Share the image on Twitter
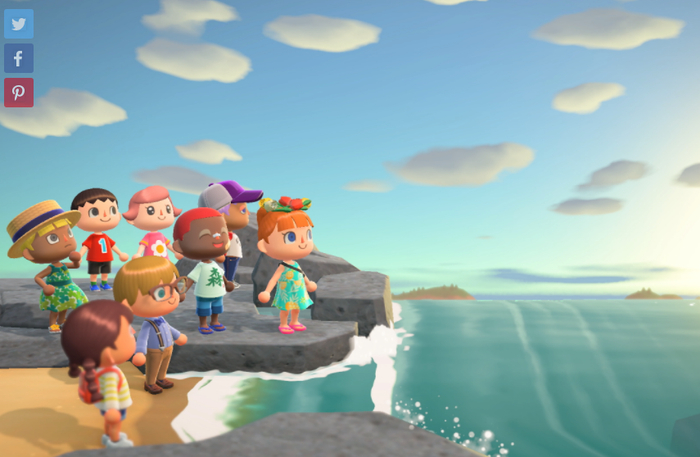The image size is (700, 457). click(19, 24)
